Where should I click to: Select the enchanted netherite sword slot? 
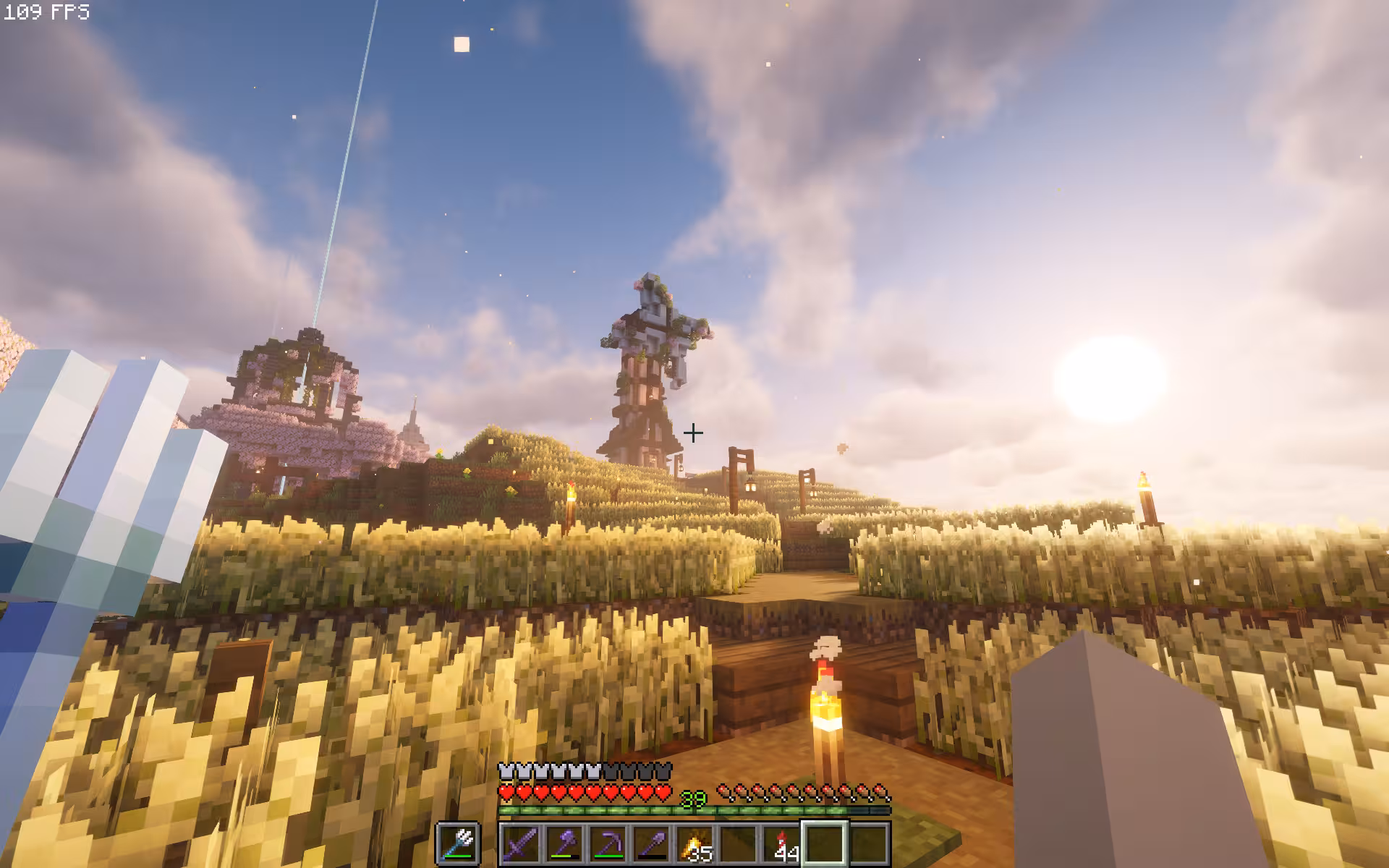(x=520, y=843)
